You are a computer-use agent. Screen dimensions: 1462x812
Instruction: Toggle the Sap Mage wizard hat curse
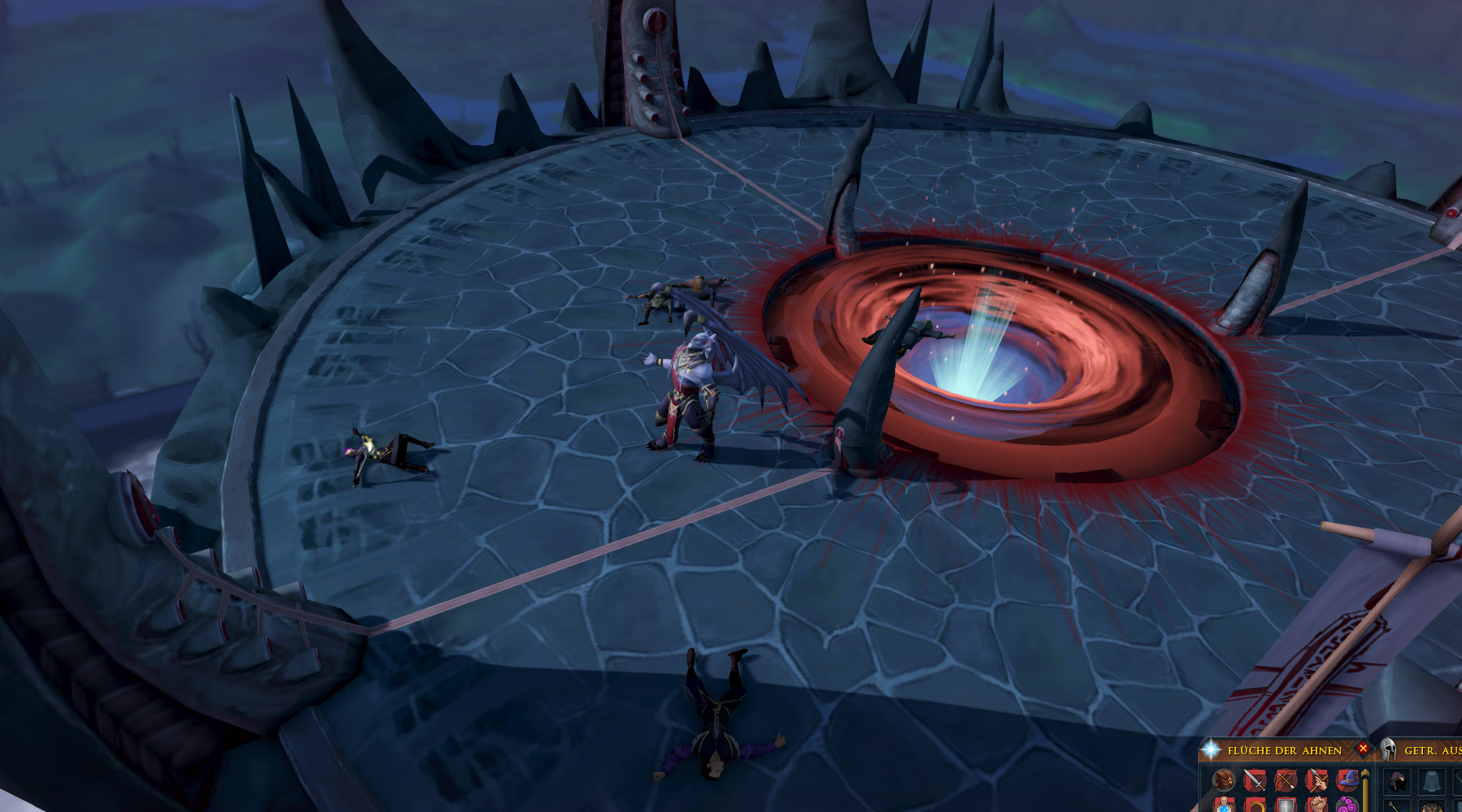pos(1347,781)
